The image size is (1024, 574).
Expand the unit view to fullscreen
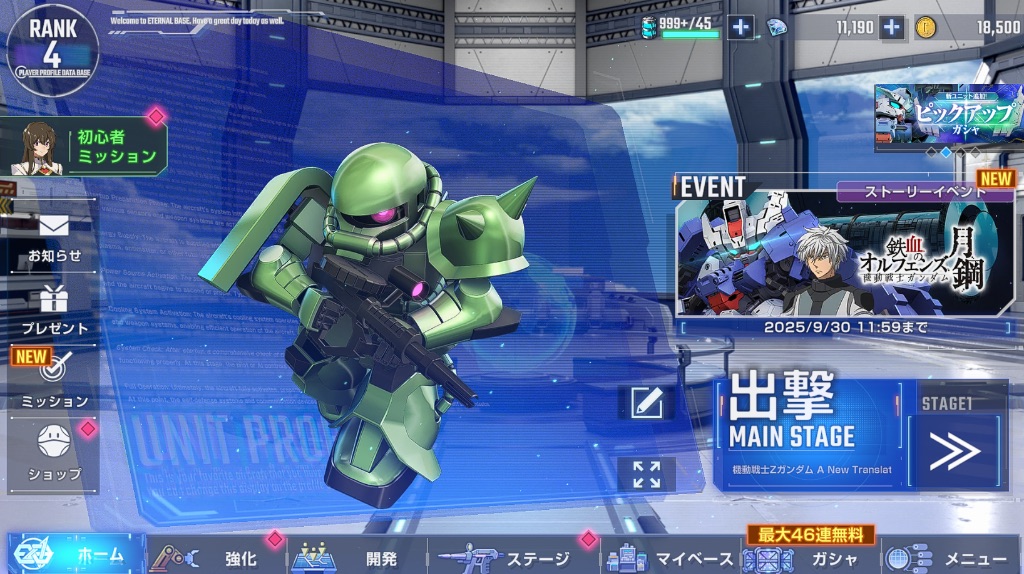click(646, 474)
